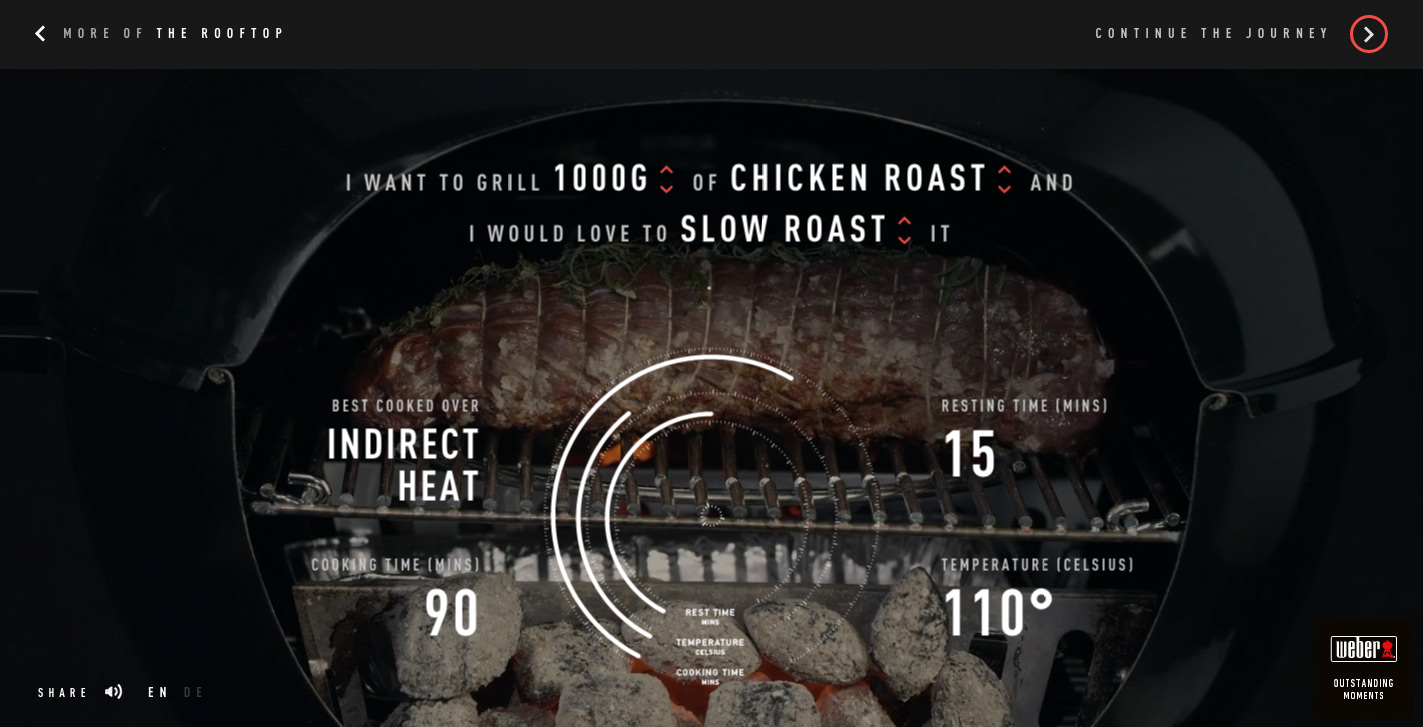
Task: Change the Chicken Roast meat selector
Action: 1004,179
